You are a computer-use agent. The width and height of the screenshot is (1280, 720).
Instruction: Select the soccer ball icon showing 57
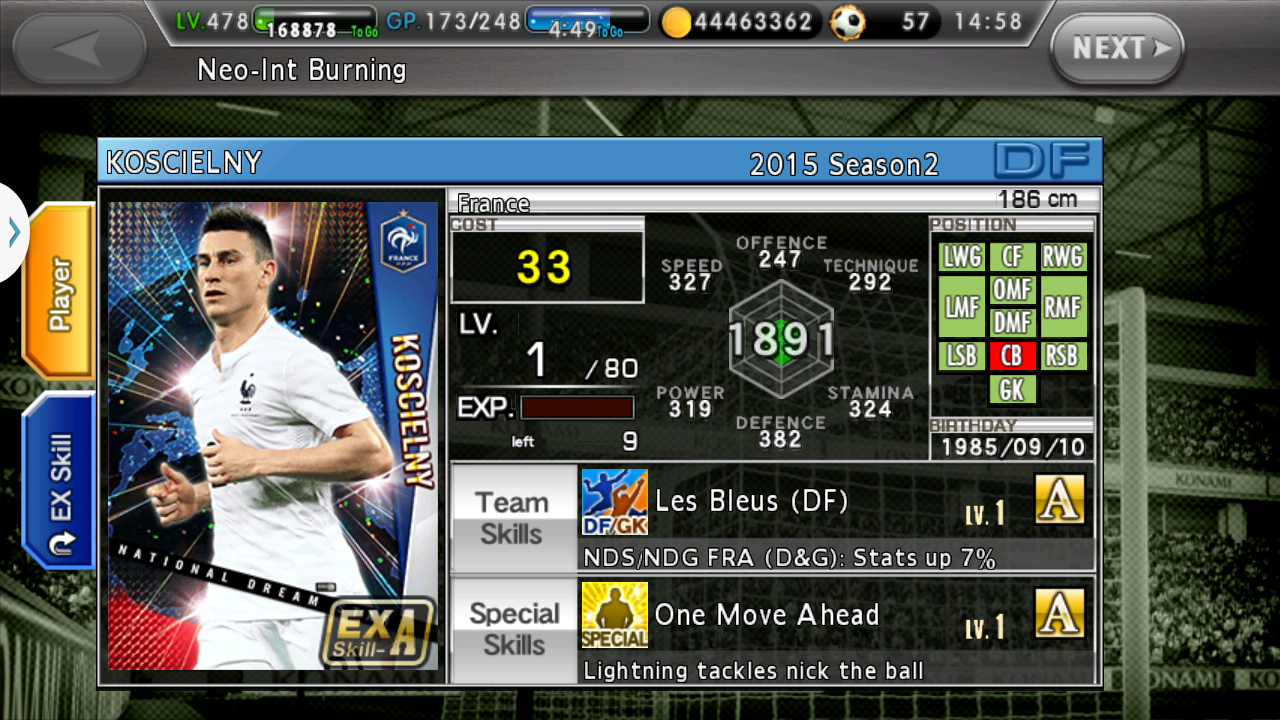coord(849,21)
